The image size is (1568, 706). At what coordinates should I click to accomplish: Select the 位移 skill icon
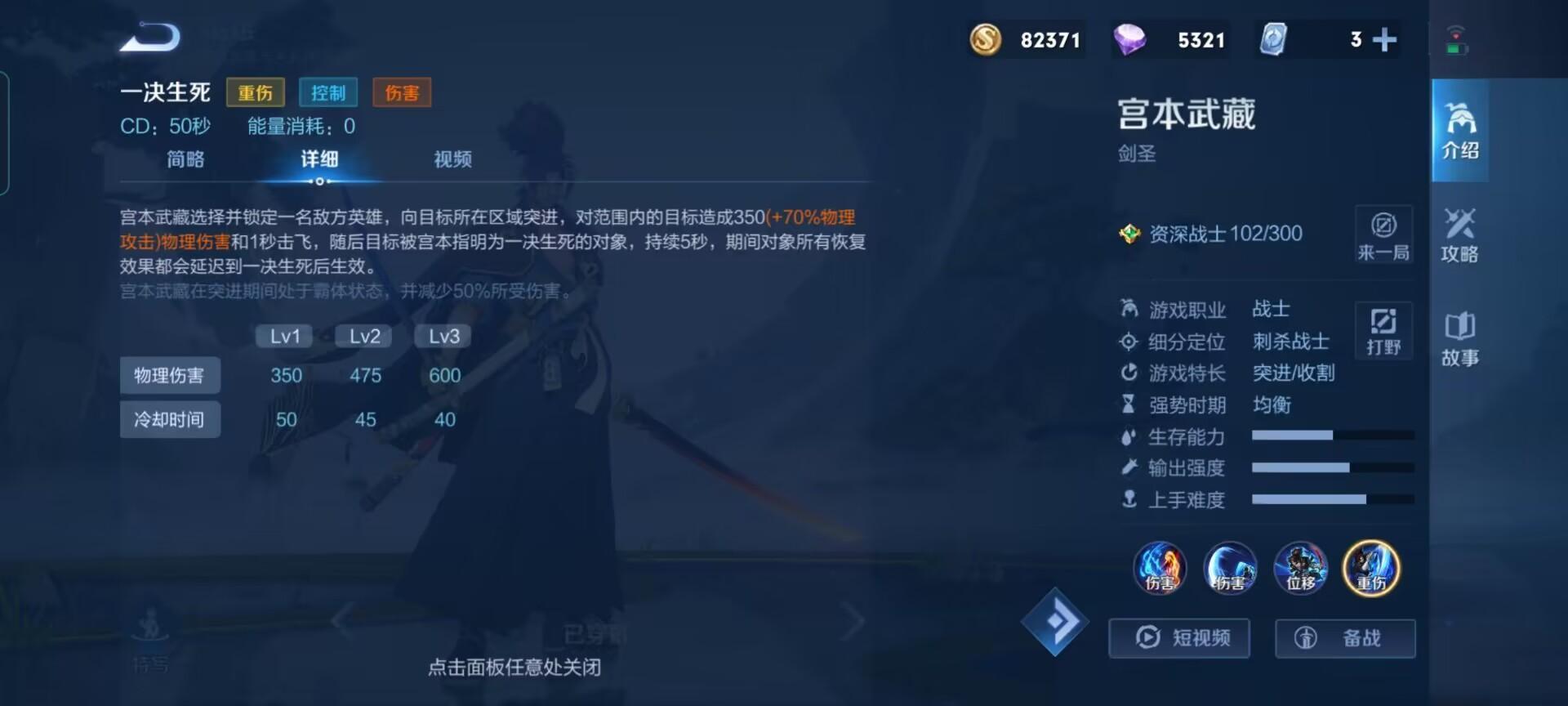click(1300, 570)
